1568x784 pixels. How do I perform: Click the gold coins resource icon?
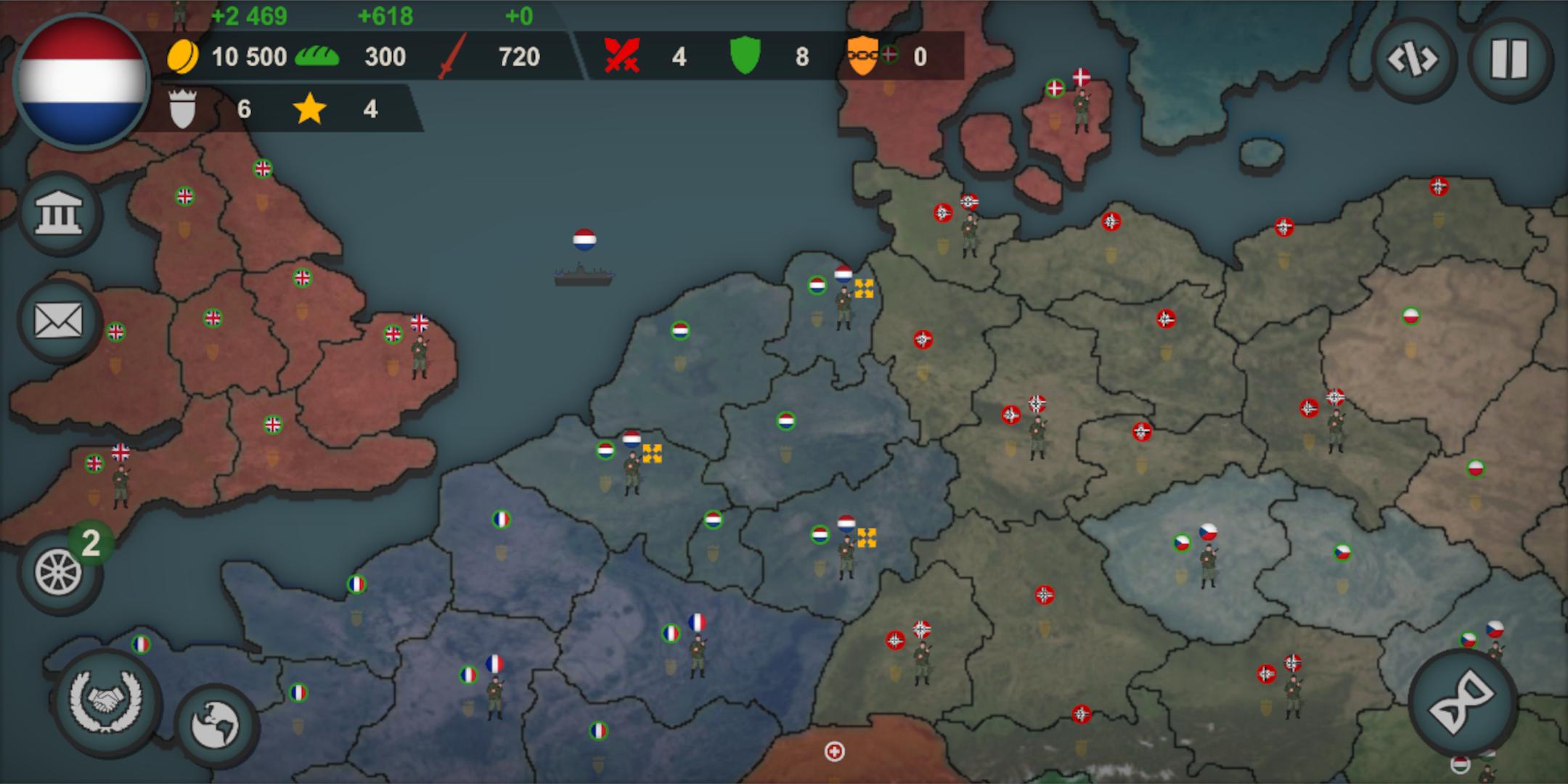click(184, 57)
